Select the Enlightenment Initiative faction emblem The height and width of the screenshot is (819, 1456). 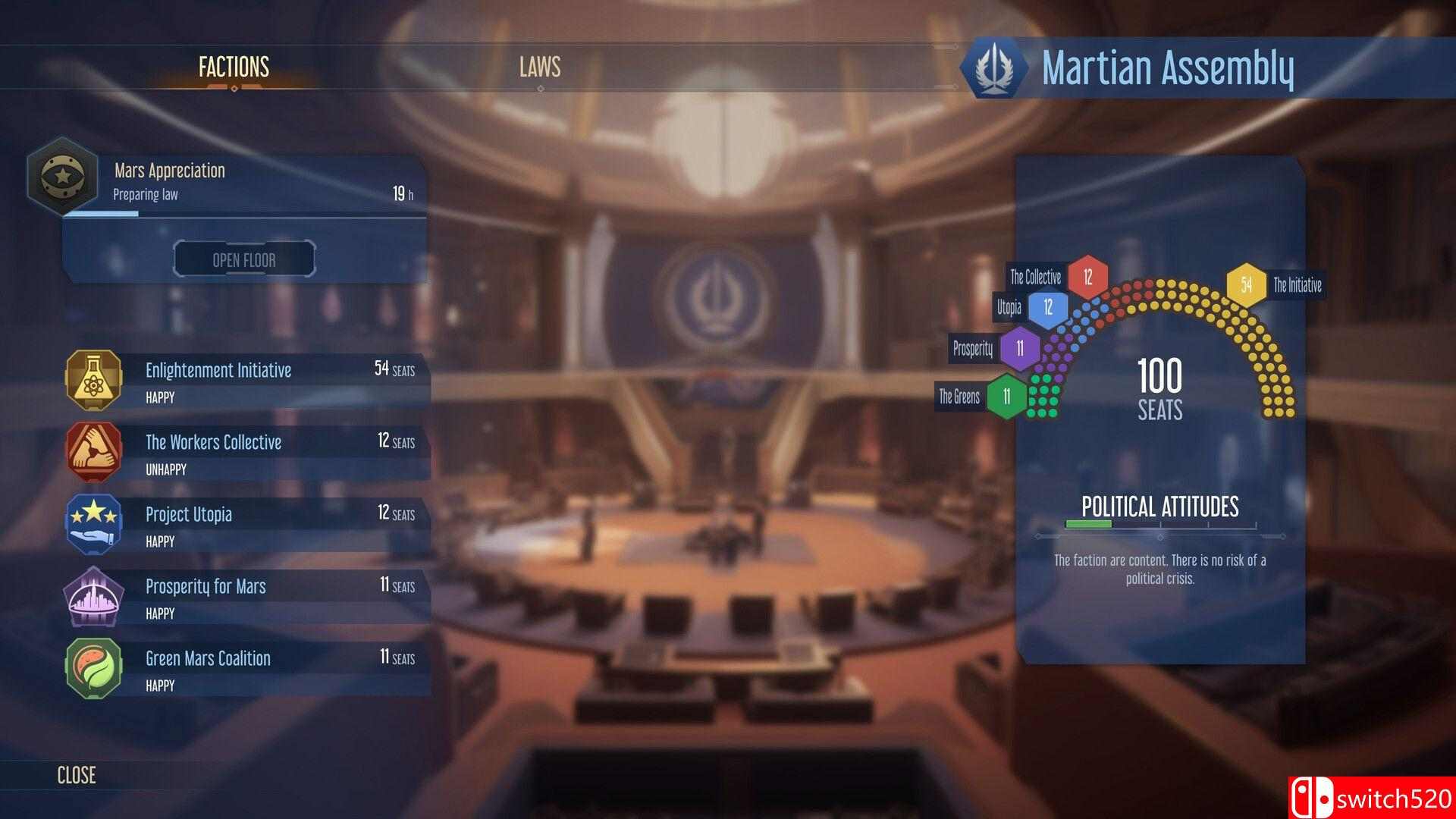click(93, 380)
